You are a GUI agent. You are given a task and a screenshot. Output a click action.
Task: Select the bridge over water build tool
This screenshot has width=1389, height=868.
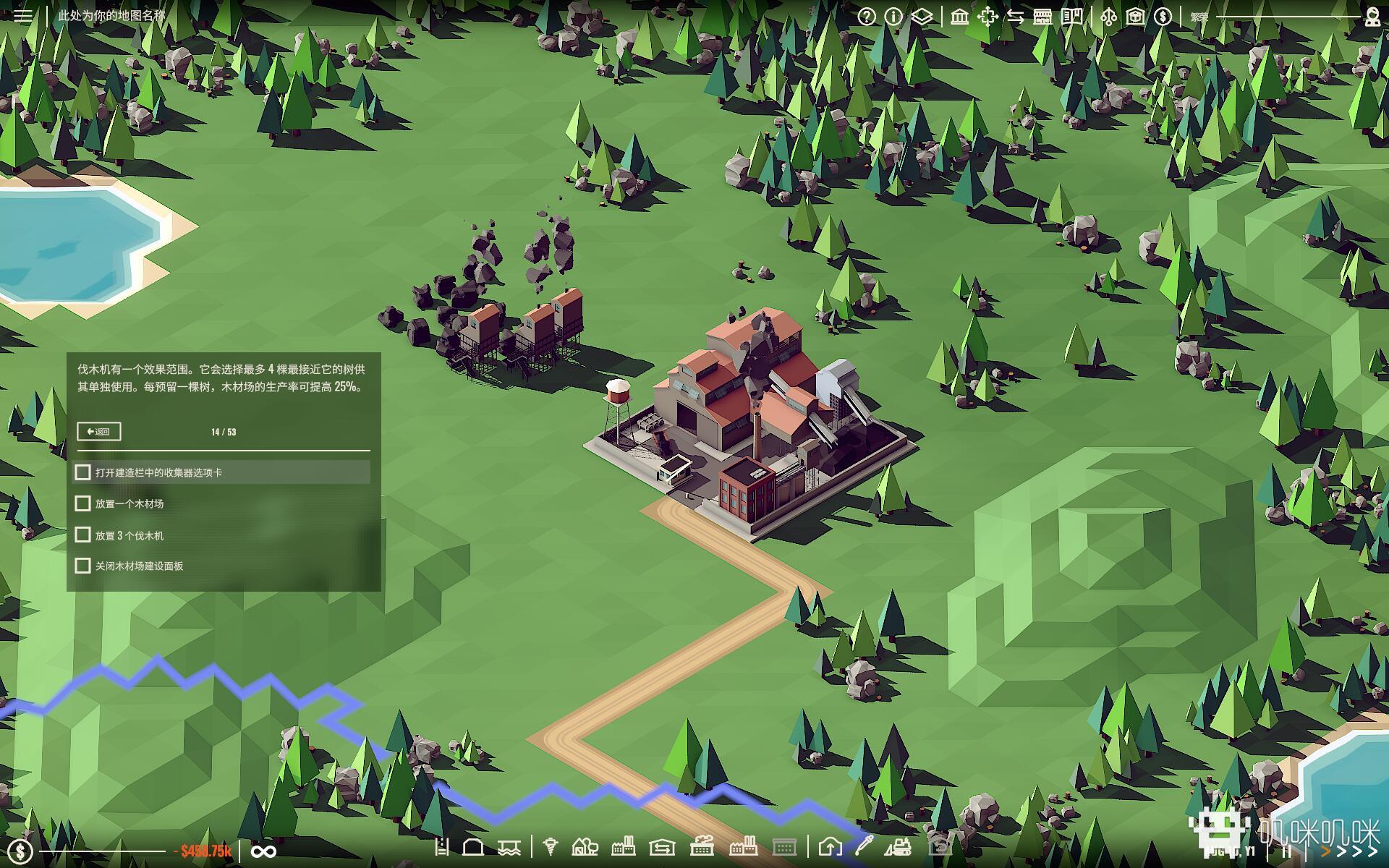pyautogui.click(x=509, y=846)
